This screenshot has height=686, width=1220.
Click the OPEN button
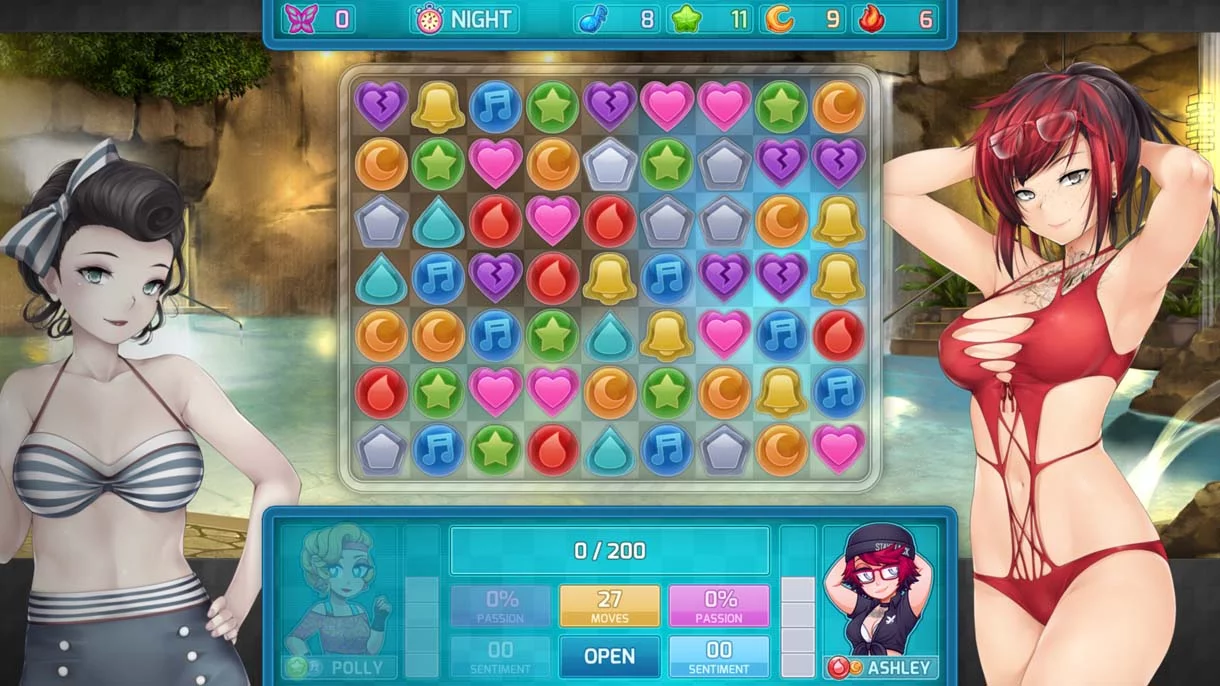point(609,656)
